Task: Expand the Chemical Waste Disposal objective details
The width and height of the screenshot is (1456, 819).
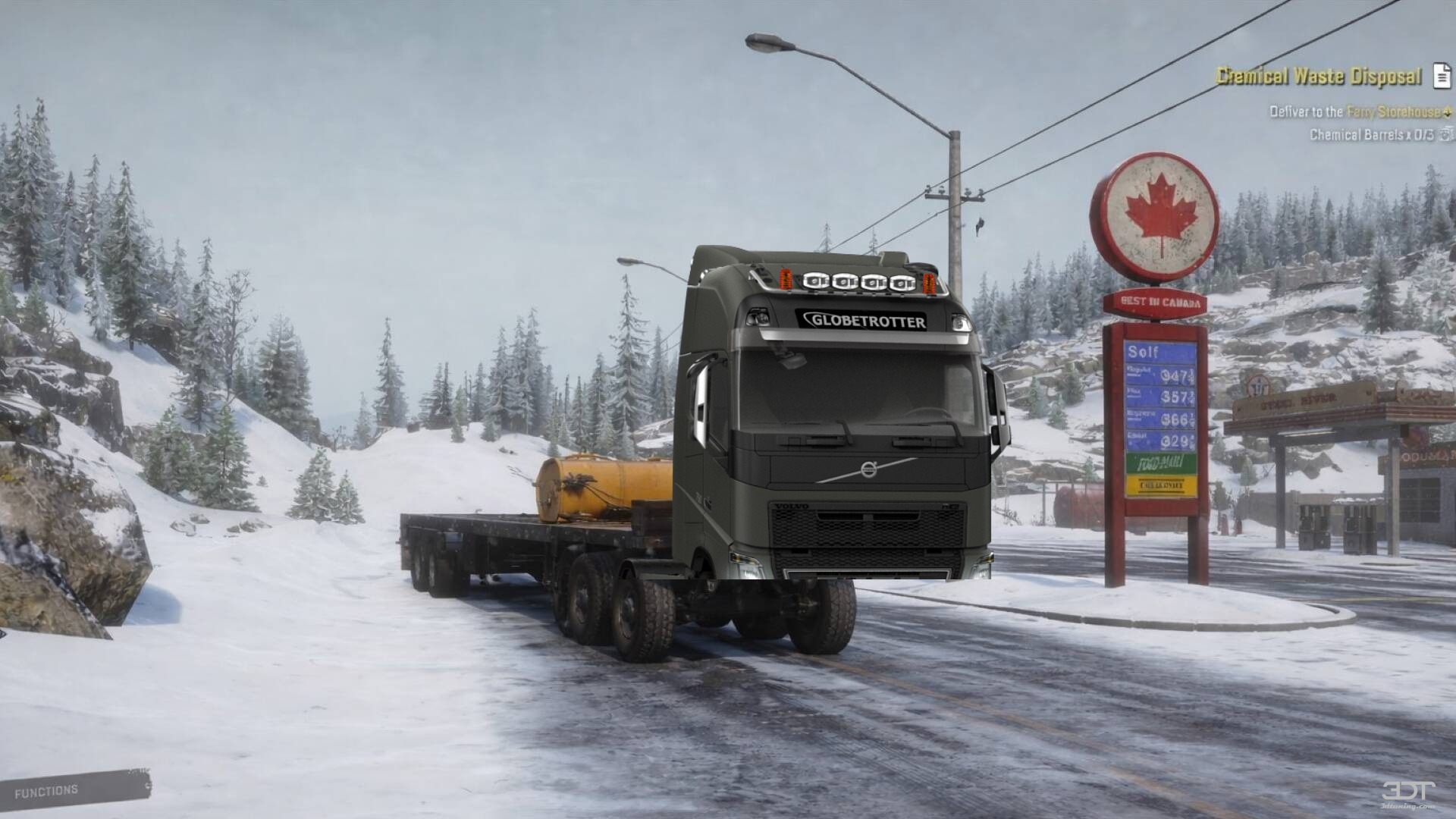Action: point(1318,77)
